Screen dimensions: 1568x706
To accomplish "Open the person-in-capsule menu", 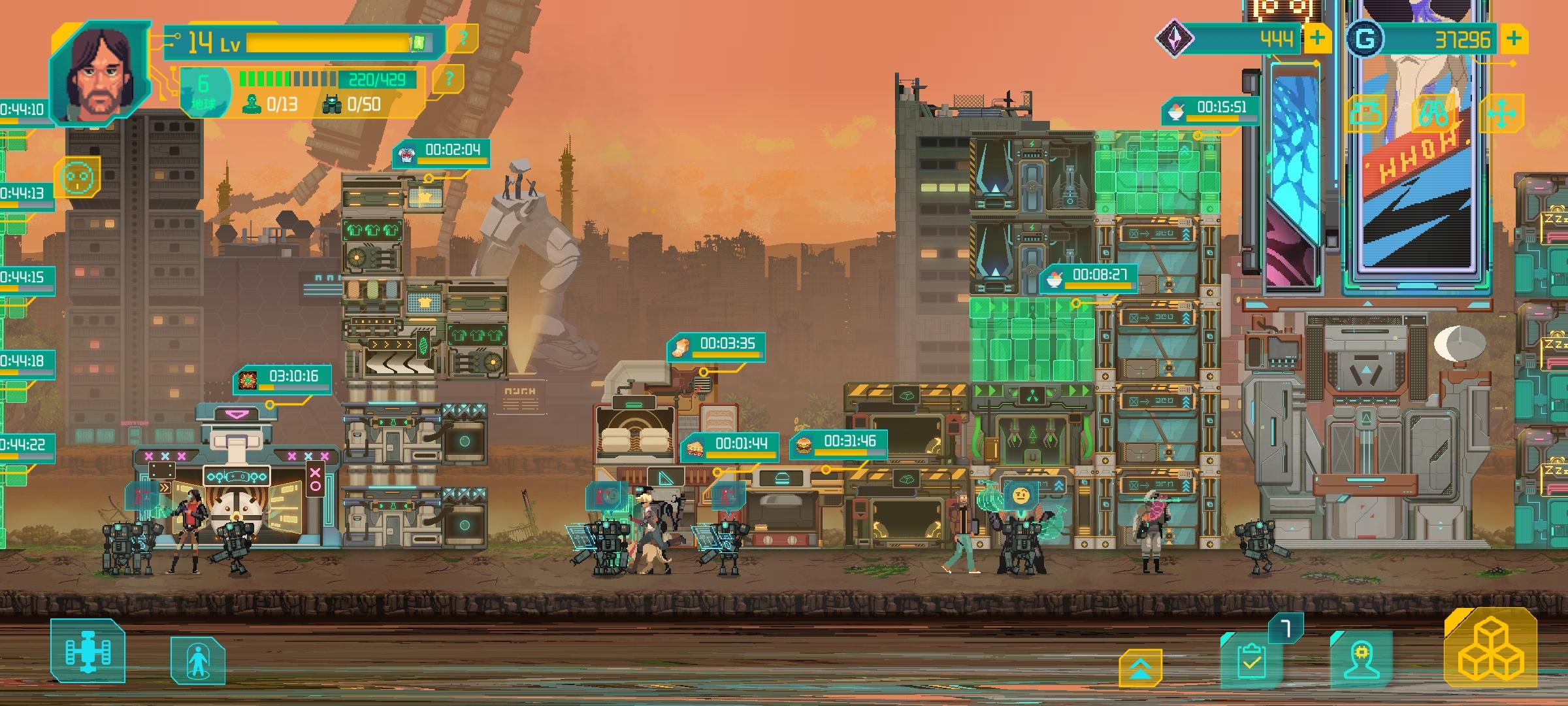I will 198,661.
